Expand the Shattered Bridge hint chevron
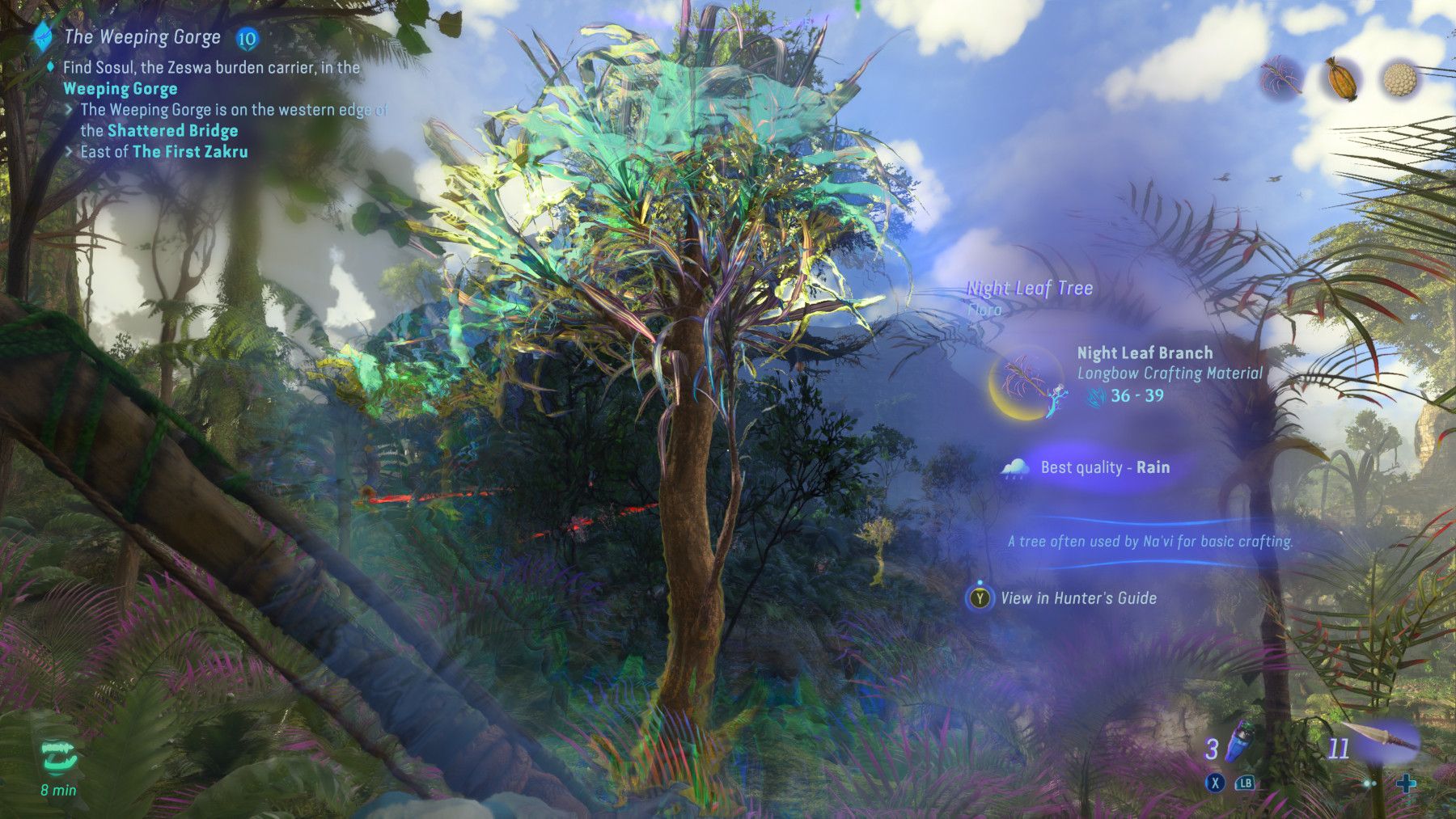This screenshot has width=1456, height=819. tap(70, 108)
